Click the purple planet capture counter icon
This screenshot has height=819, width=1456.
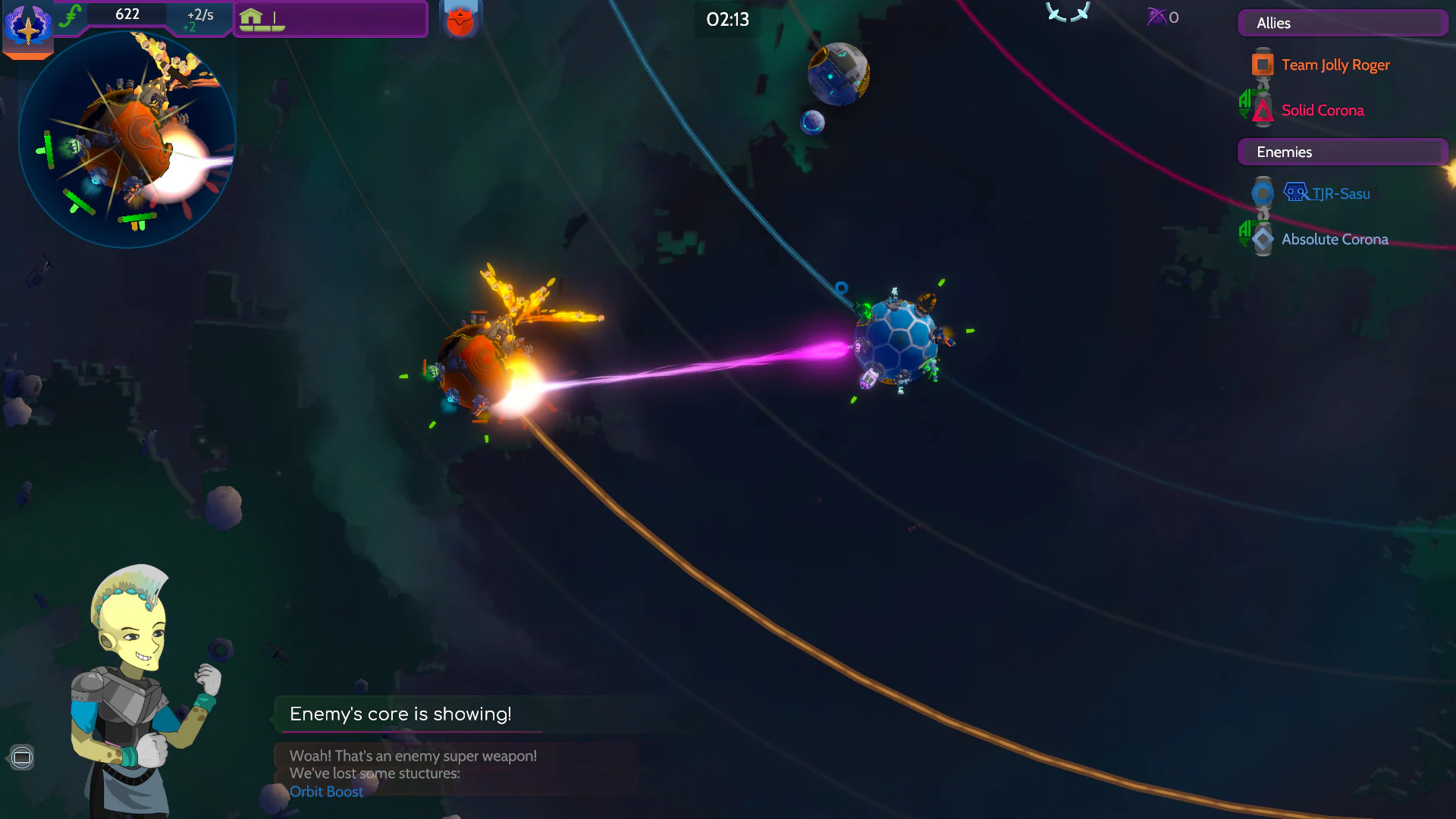(1156, 17)
